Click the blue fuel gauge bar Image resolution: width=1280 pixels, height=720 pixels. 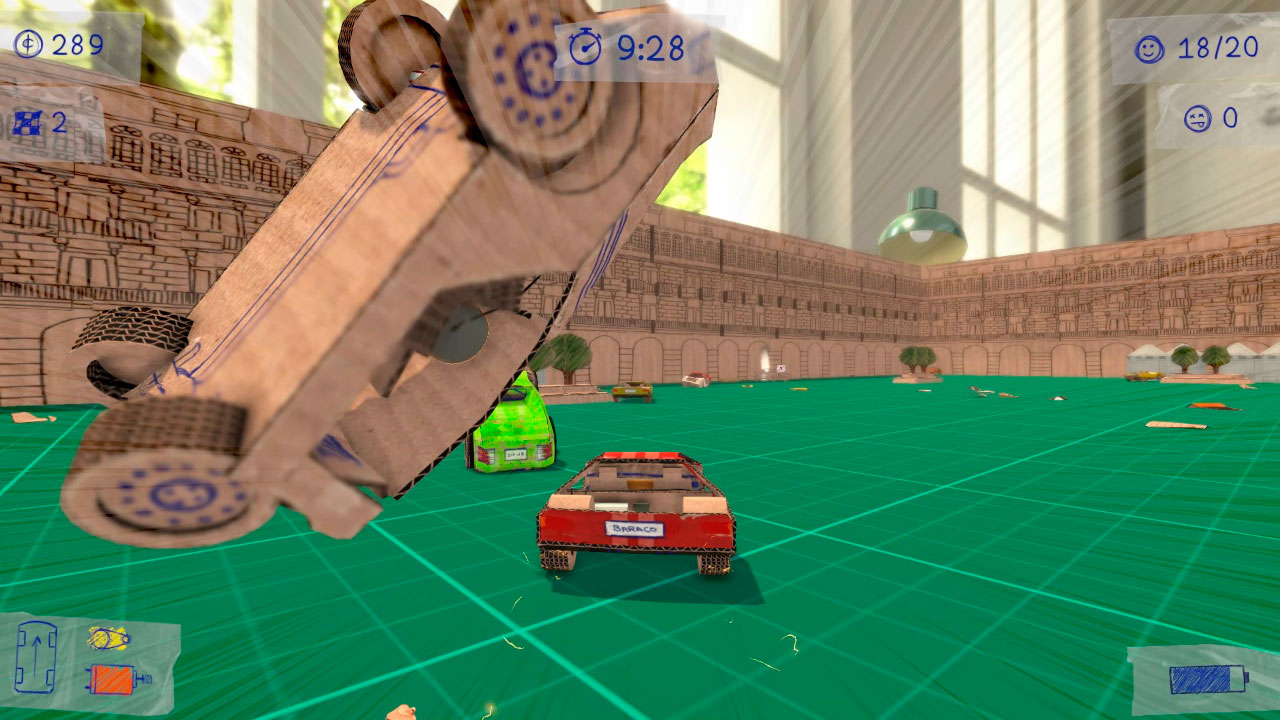pyautogui.click(x=1209, y=679)
